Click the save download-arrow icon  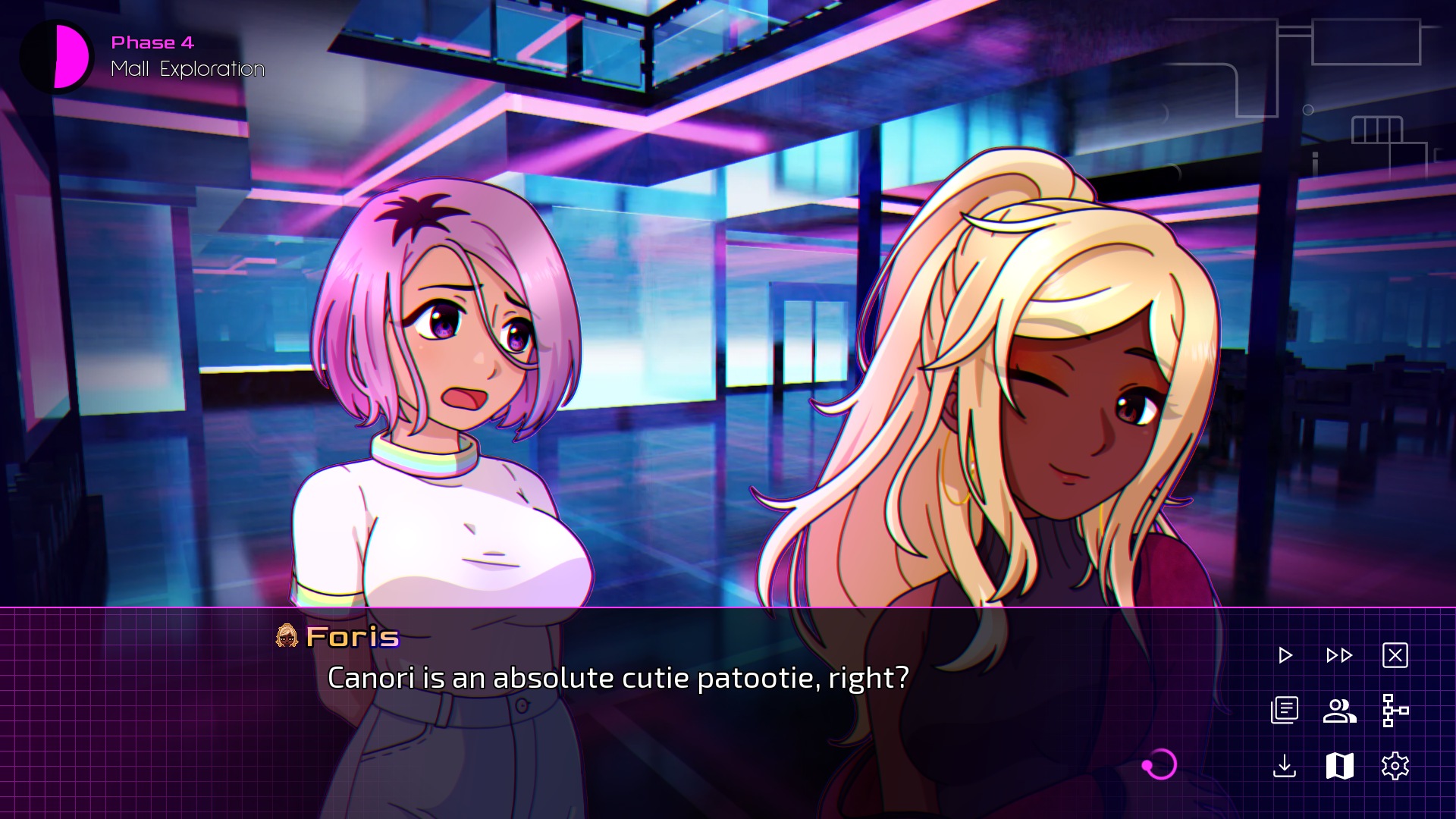[1285, 766]
